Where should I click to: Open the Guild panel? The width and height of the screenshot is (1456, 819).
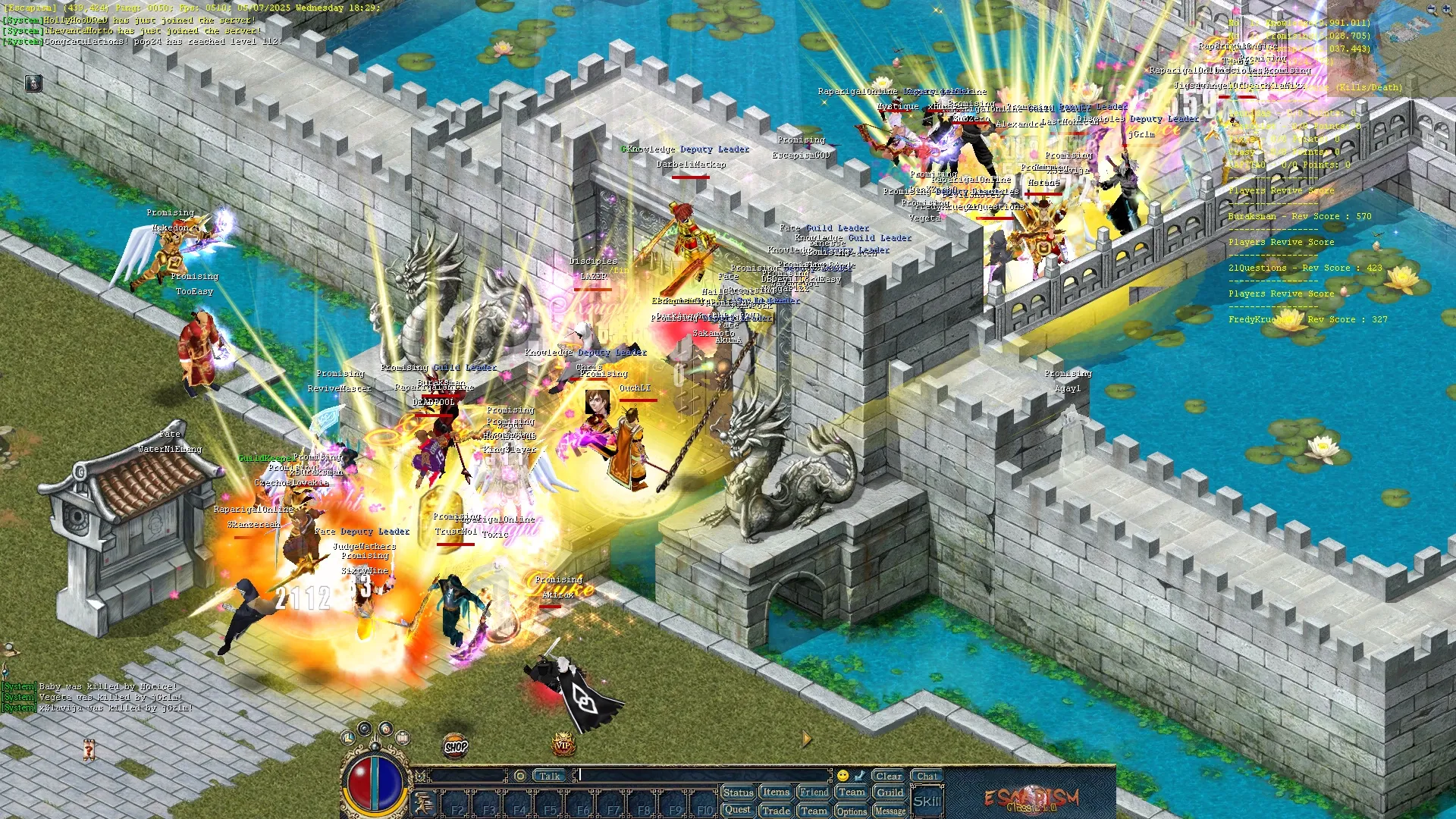890,792
